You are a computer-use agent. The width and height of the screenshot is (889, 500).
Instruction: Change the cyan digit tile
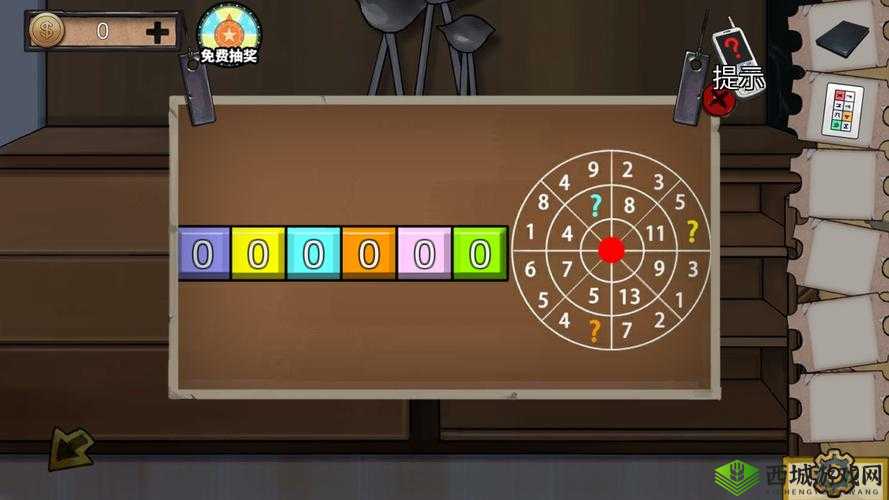coord(314,254)
